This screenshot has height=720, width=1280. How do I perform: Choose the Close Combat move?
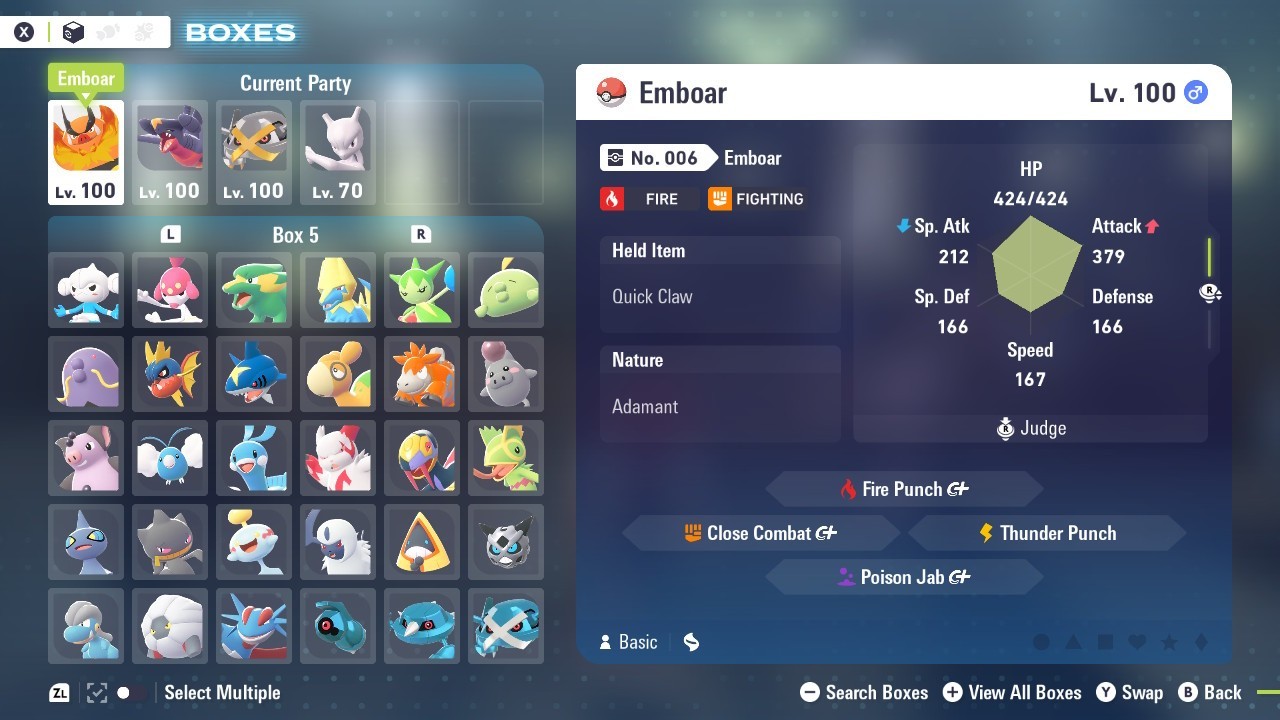(760, 533)
